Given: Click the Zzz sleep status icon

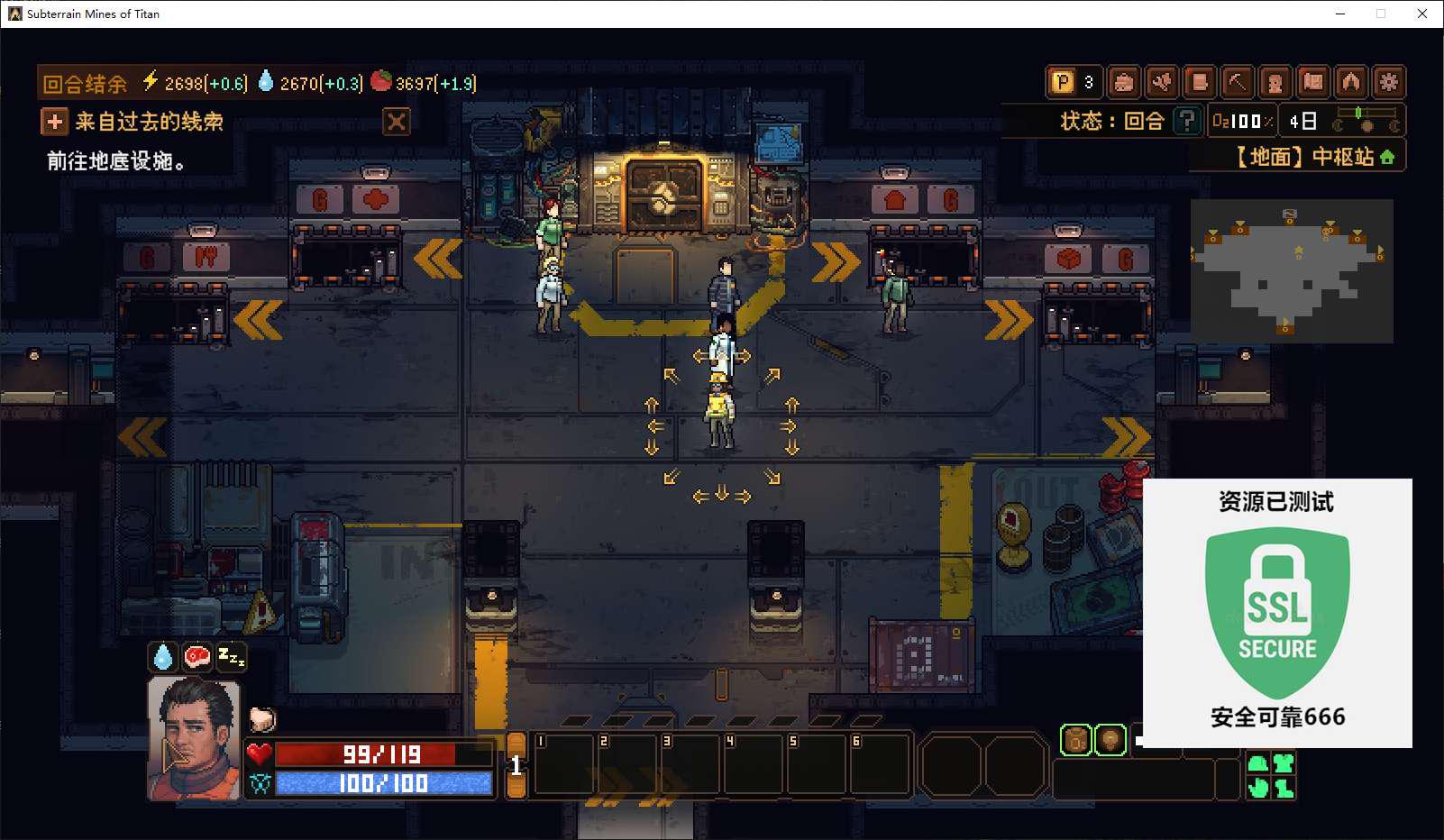Looking at the screenshot, I should pyautogui.click(x=231, y=657).
